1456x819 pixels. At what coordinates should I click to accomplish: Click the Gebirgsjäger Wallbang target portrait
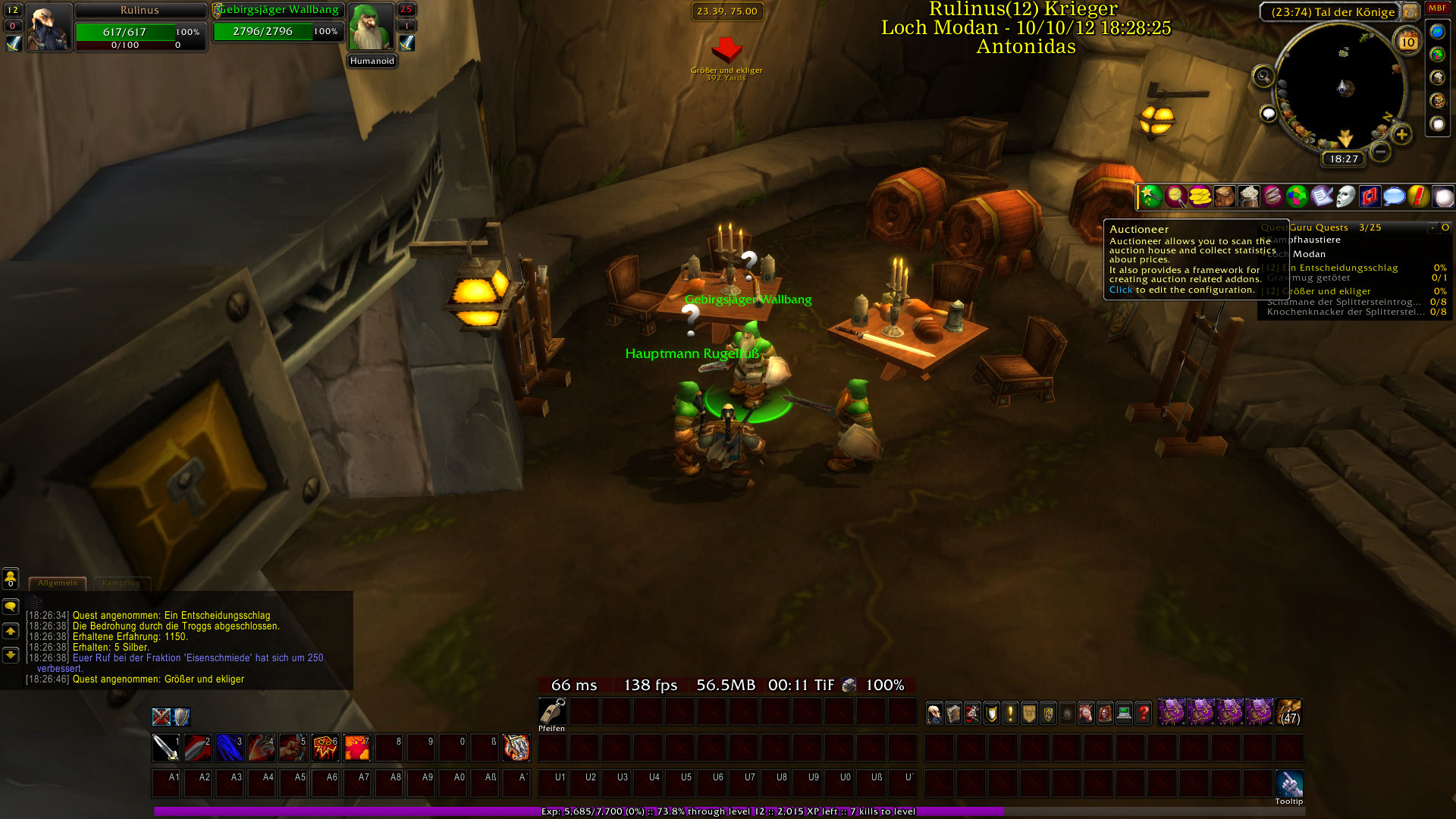pyautogui.click(x=371, y=27)
